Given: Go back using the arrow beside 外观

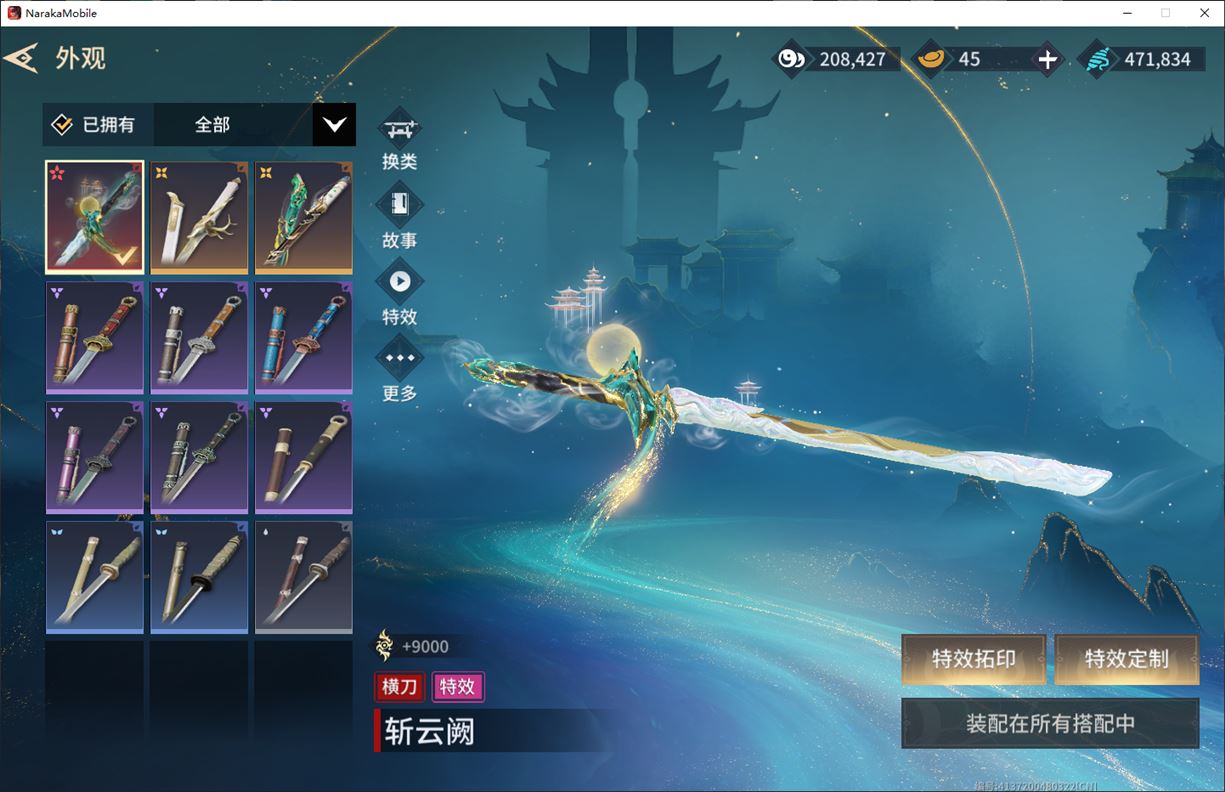Looking at the screenshot, I should click(x=22, y=58).
